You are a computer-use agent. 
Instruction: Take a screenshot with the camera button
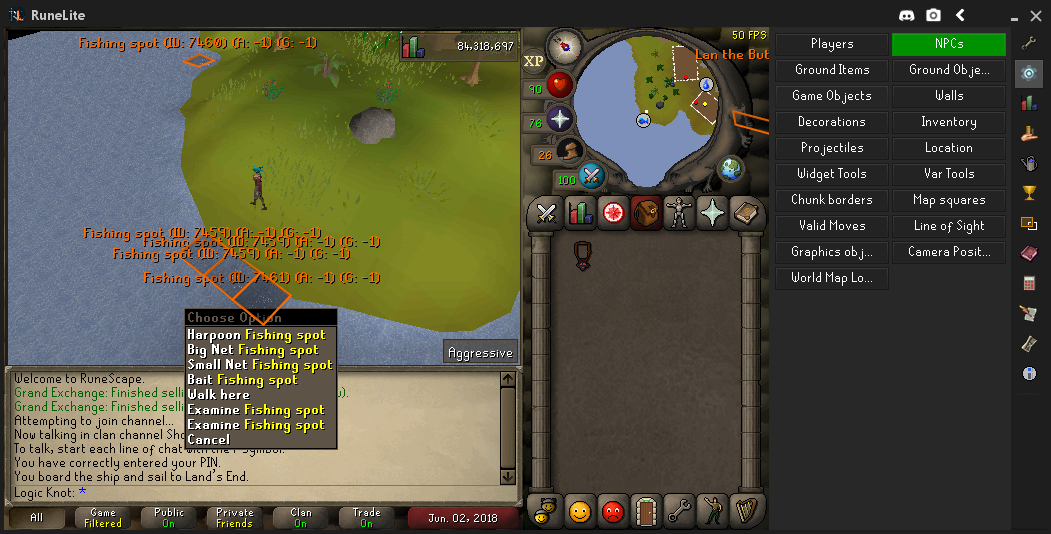(x=933, y=15)
